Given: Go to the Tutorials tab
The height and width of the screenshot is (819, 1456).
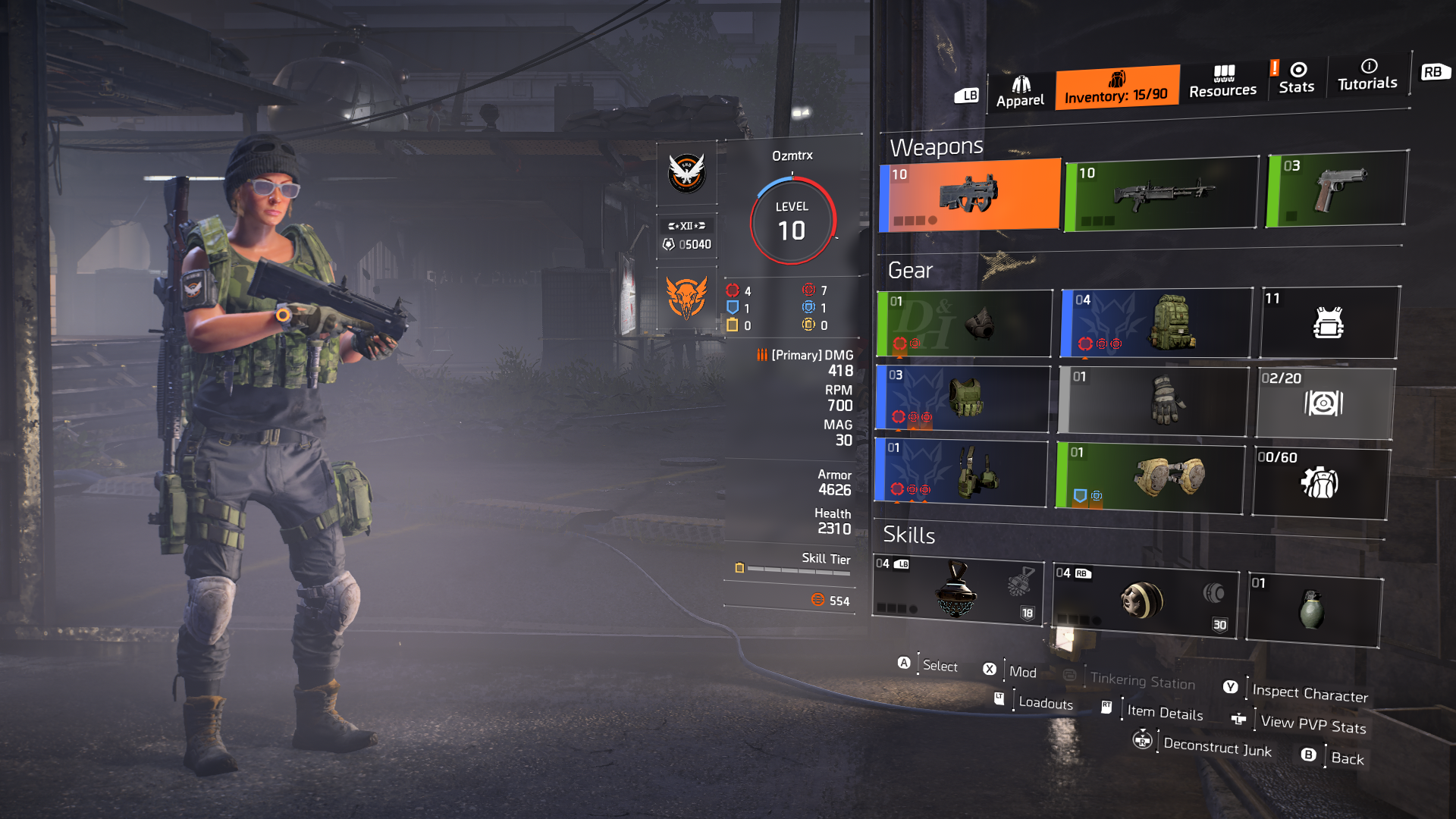Looking at the screenshot, I should click(x=1367, y=74).
